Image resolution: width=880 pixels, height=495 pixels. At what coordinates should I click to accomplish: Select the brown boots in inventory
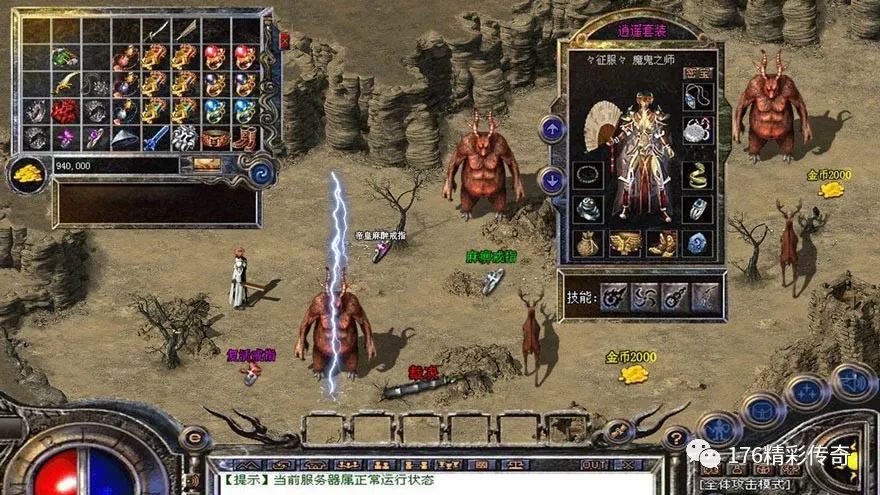244,138
